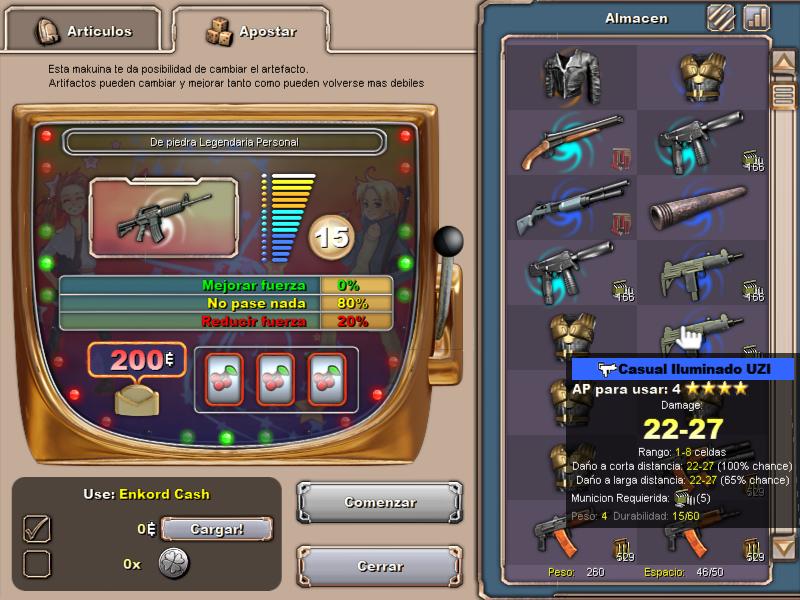The height and width of the screenshot is (600, 800).
Task: Click the inventory scrollbar down arrow
Action: [782, 546]
